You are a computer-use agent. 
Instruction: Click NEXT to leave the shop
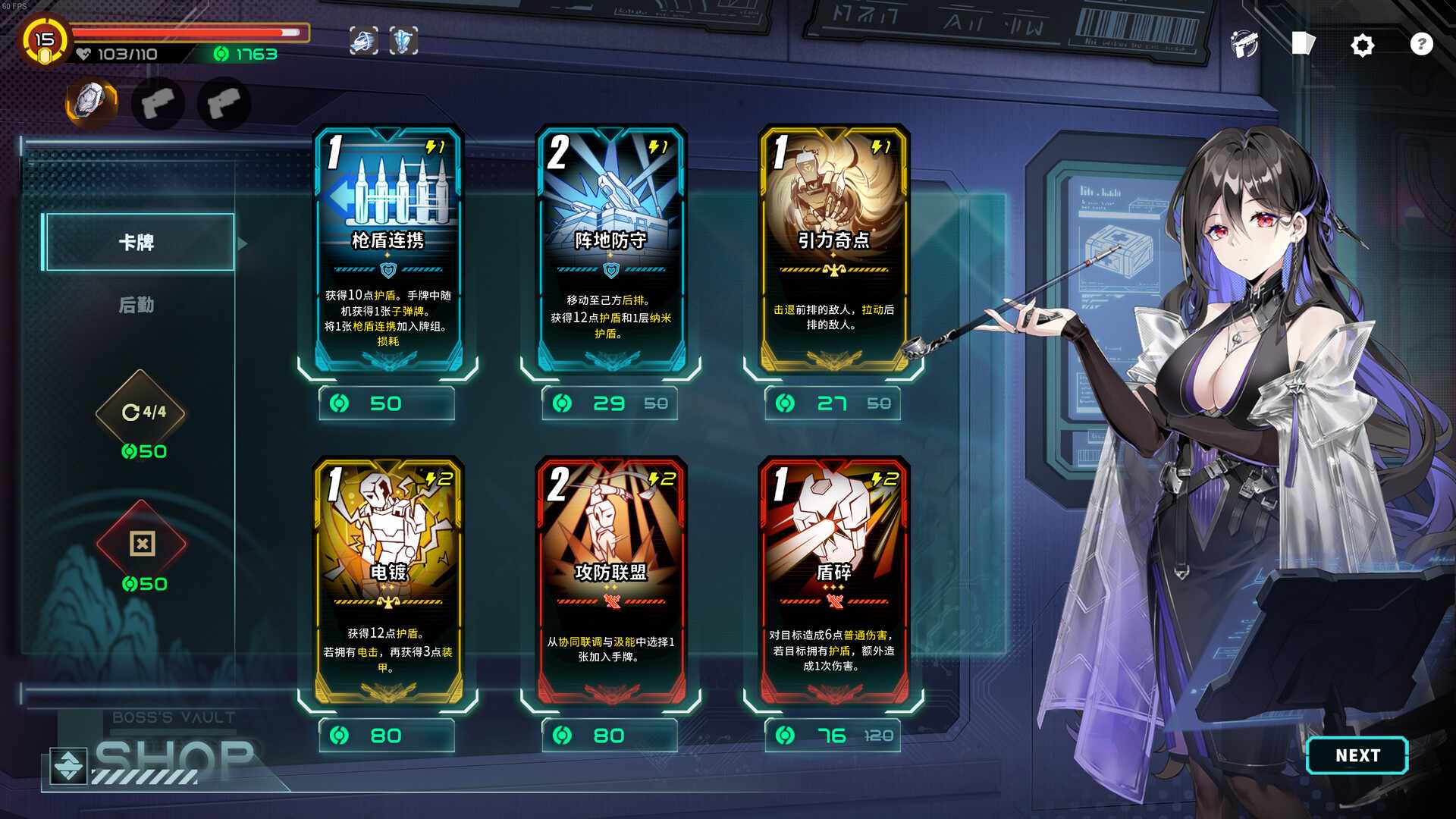[1357, 755]
